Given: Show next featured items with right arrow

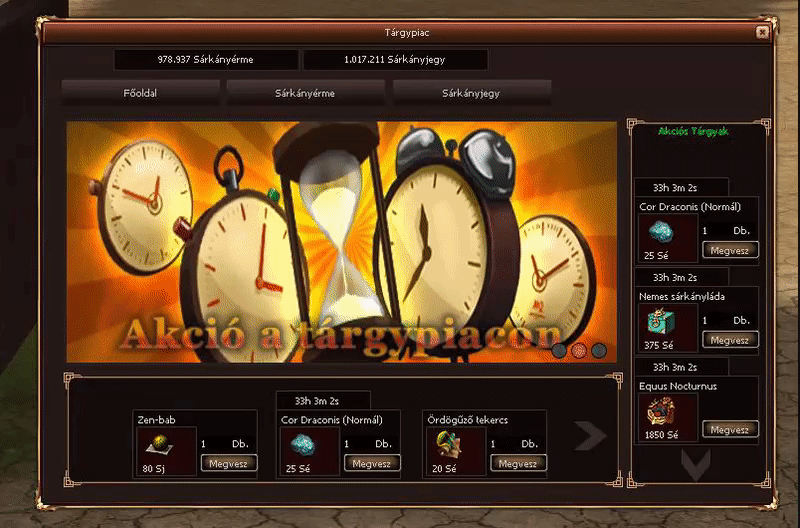Looking at the screenshot, I should tap(590, 435).
